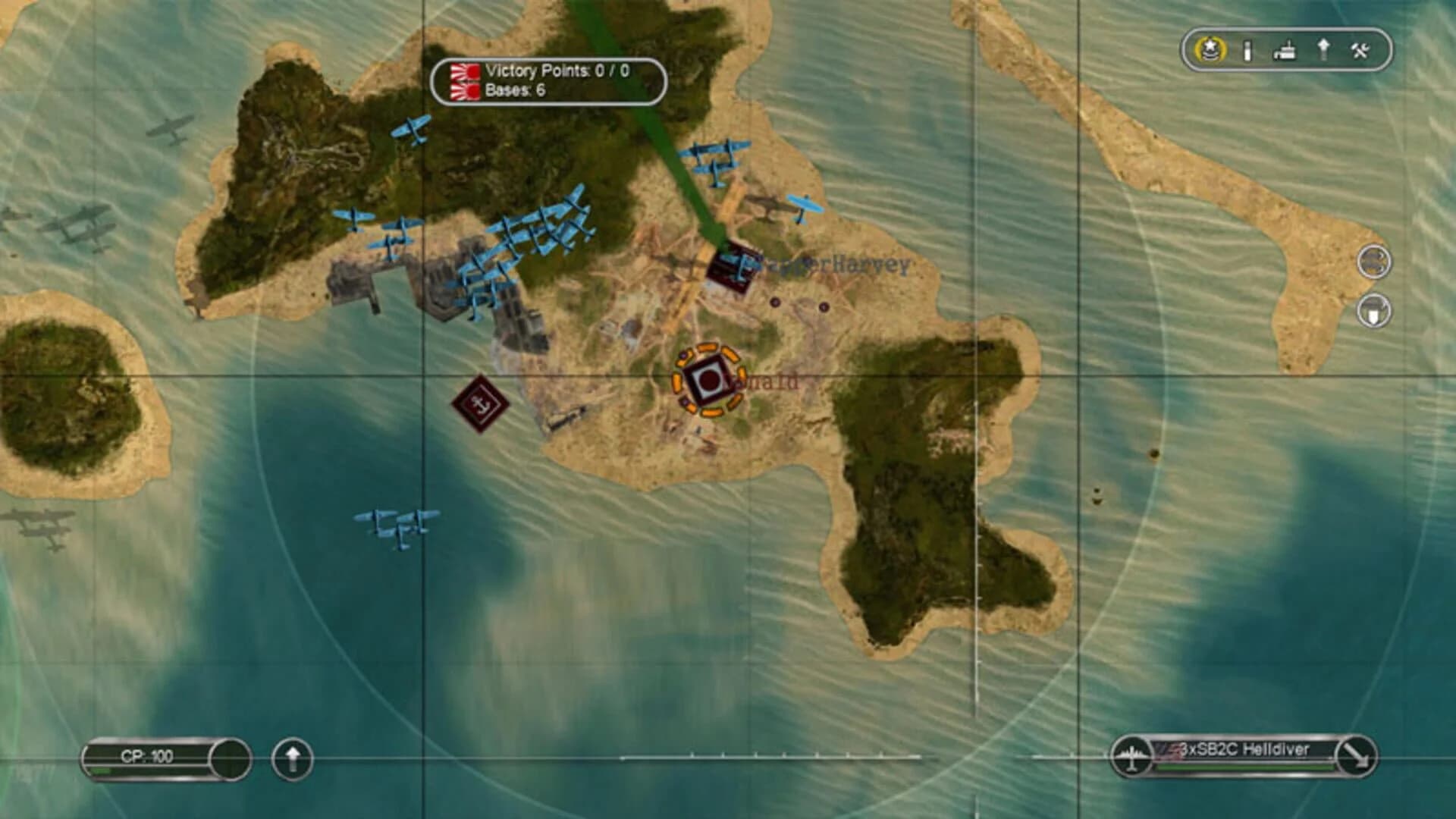Click the ammunition status icon
This screenshot has width=1456, height=819.
(1248, 49)
